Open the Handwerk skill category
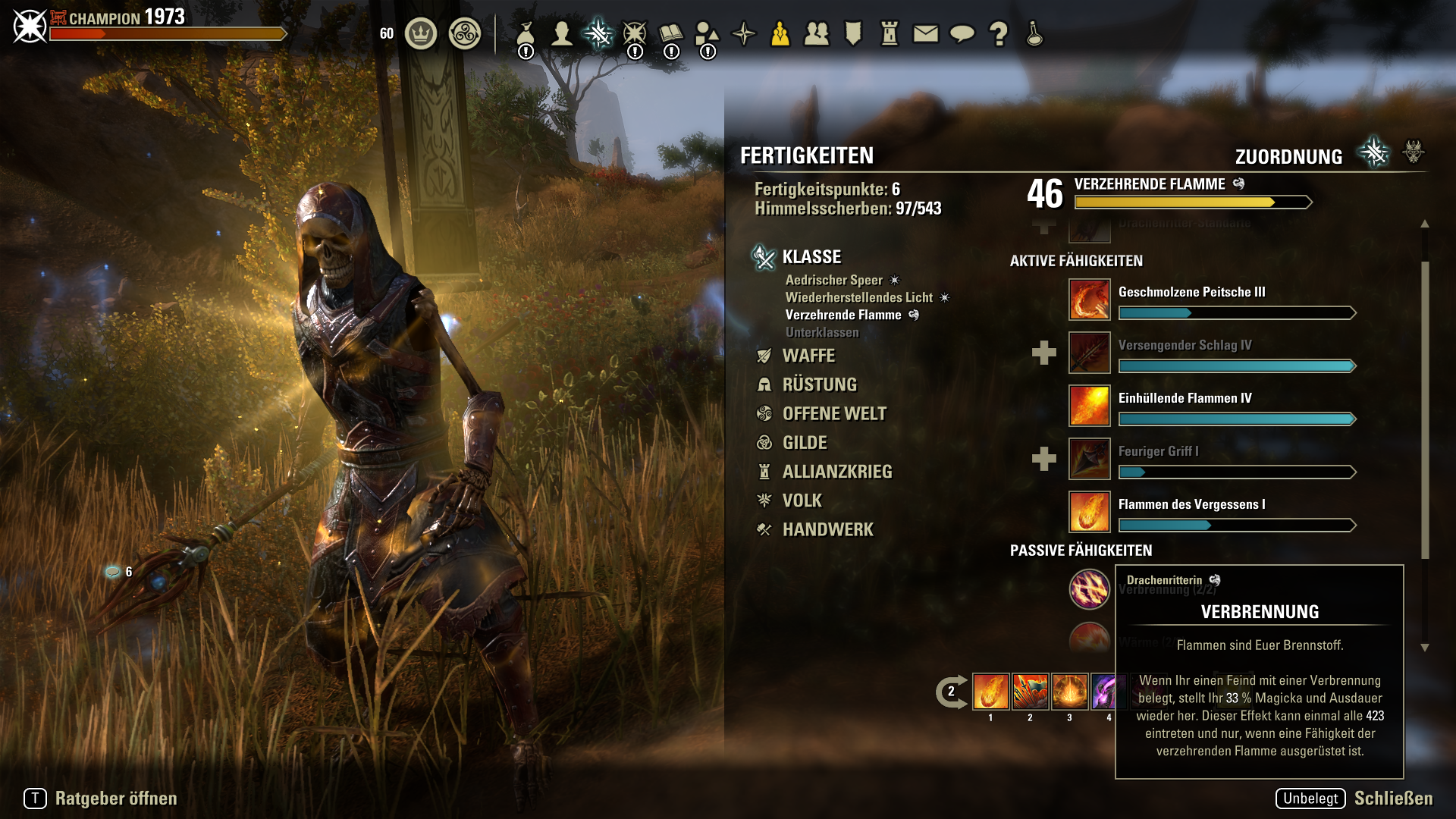Viewport: 1456px width, 819px height. tap(827, 529)
